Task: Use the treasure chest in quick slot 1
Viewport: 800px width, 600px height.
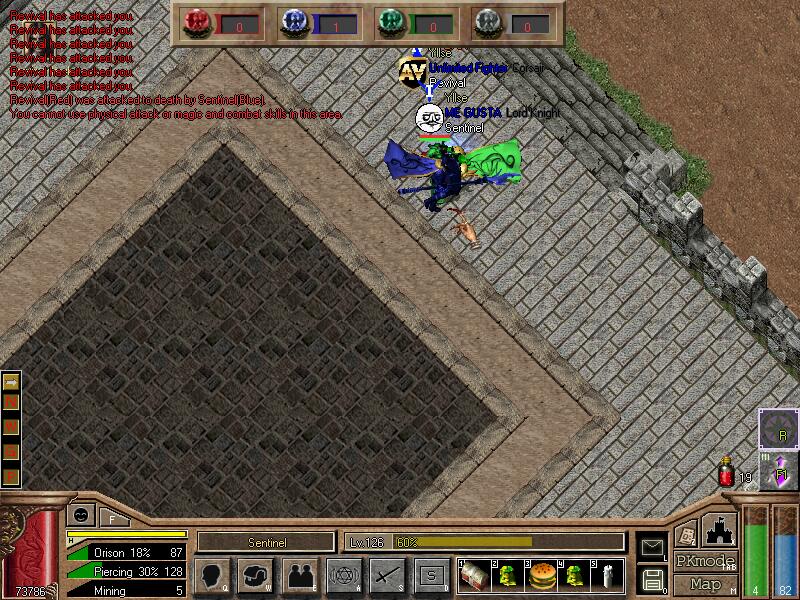Action: coord(475,575)
